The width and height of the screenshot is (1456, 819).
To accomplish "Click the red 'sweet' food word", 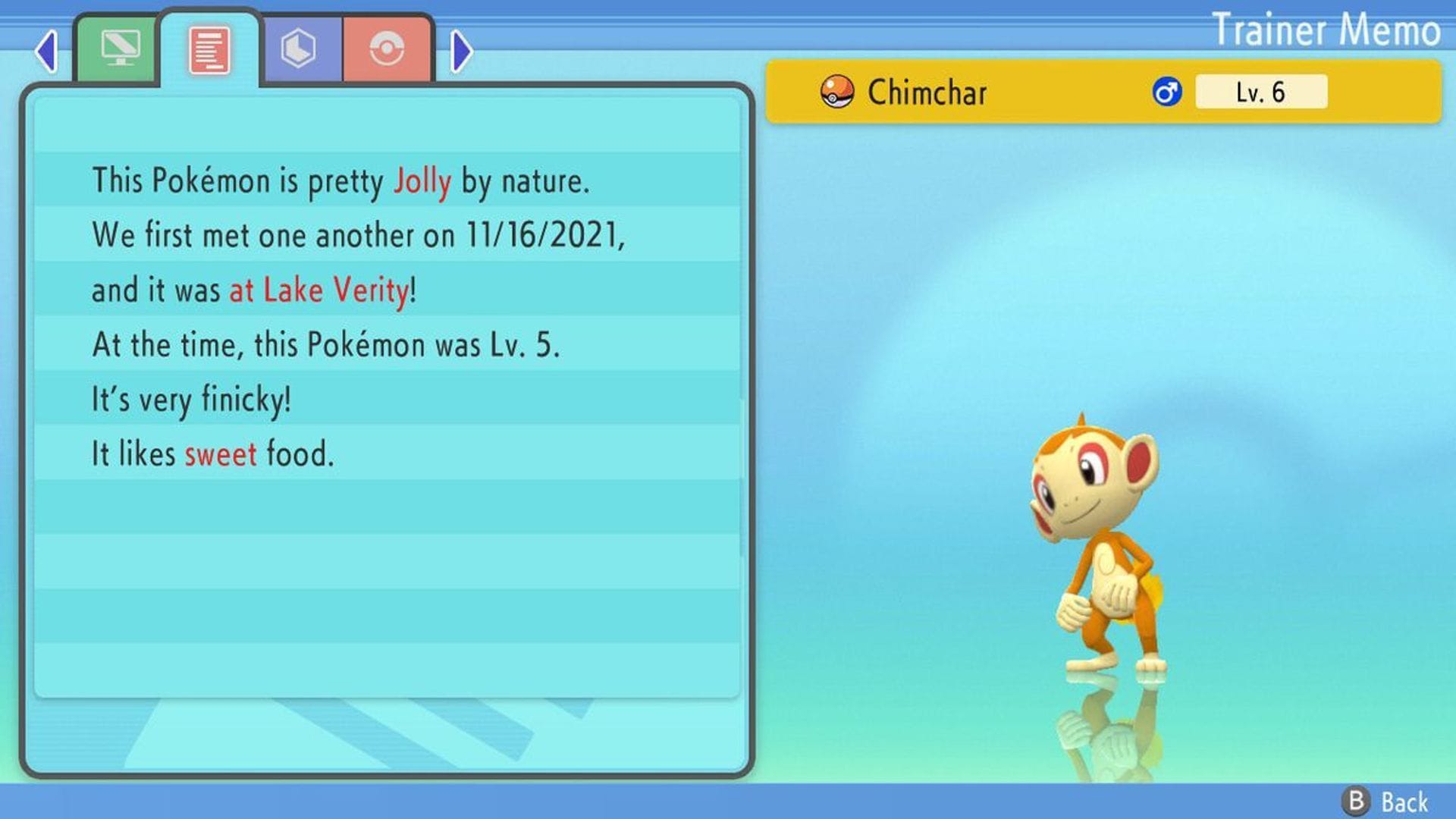I will click(221, 453).
